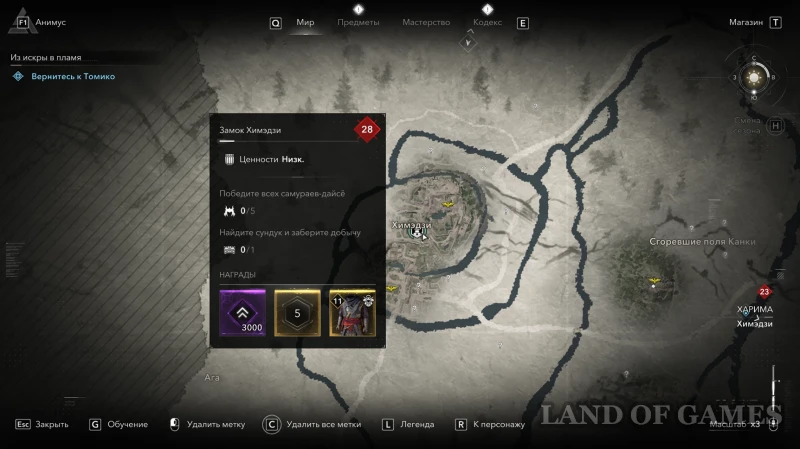Open the Кодекс tab
The width and height of the screenshot is (800, 449).
click(x=487, y=22)
